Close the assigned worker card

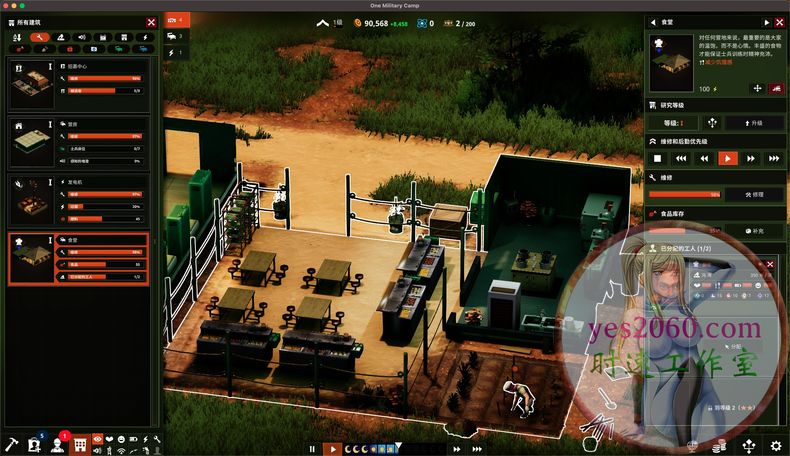coord(769,264)
